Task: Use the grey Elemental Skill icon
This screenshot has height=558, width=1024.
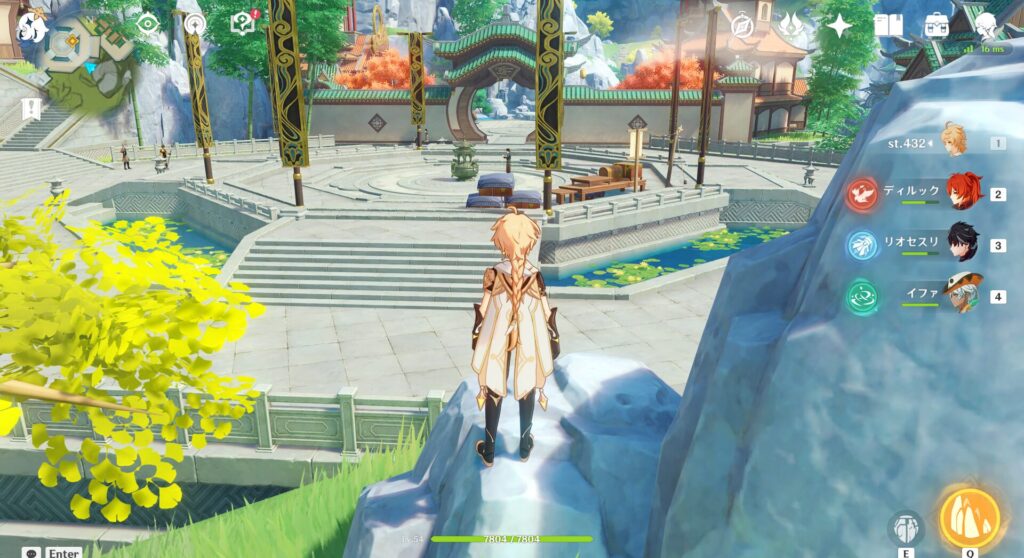Action: 906,527
